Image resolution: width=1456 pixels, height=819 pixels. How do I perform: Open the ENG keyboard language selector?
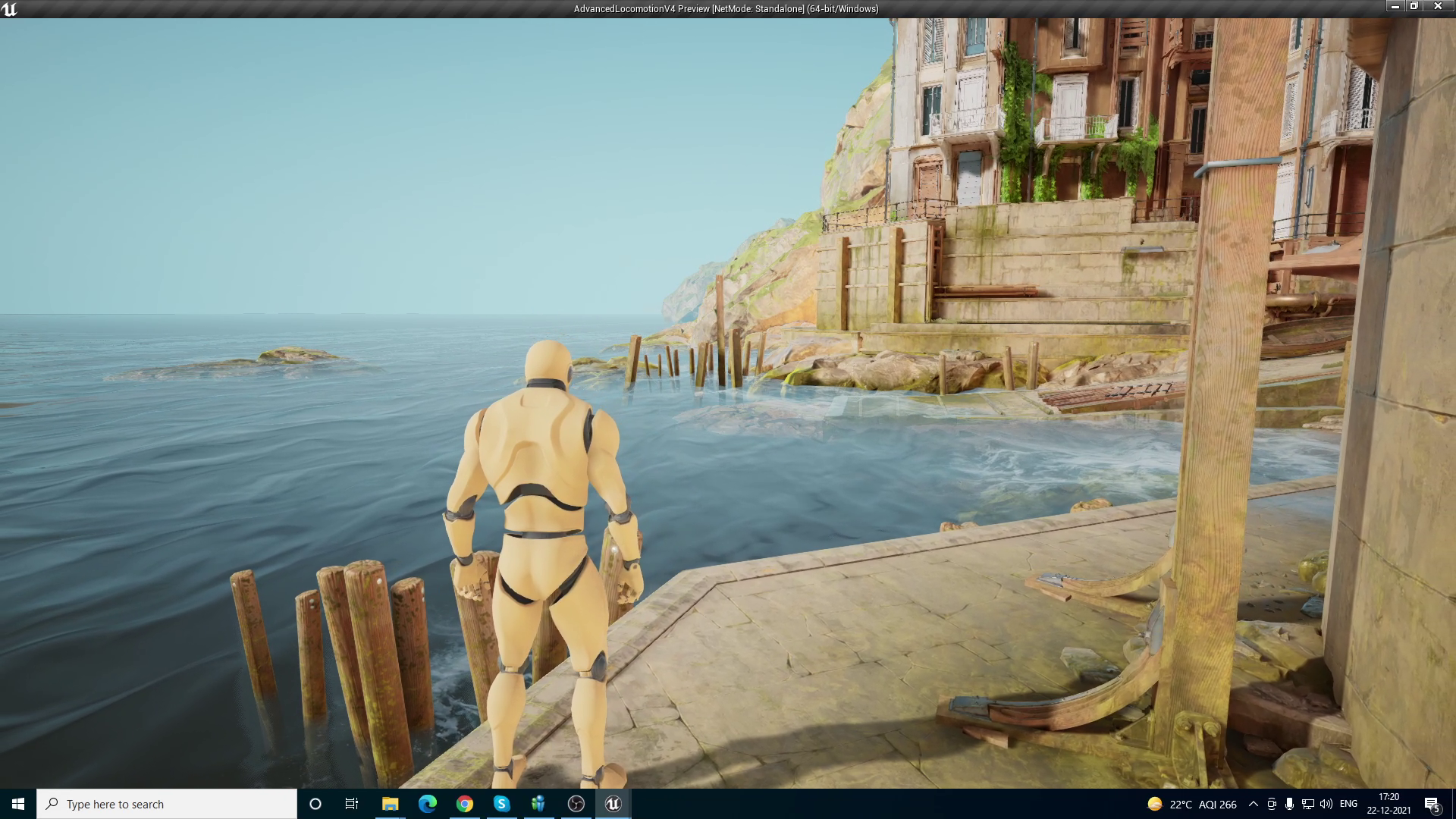(1348, 804)
